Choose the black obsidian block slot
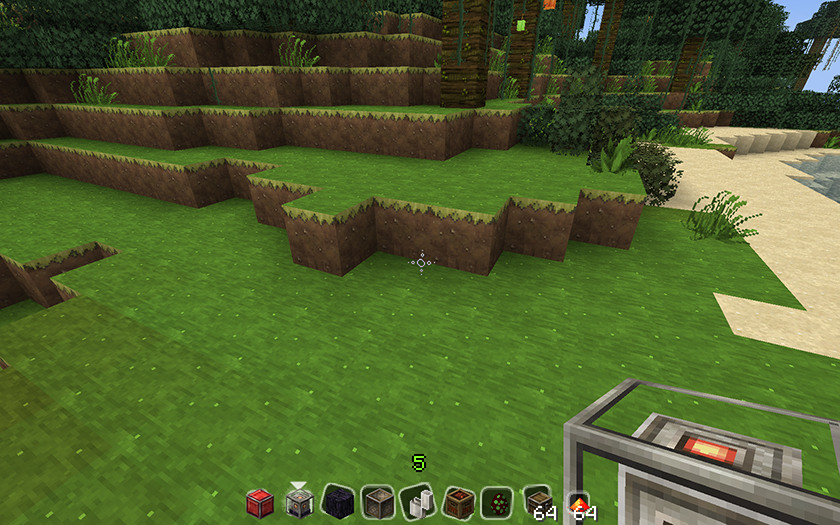This screenshot has width=840, height=525. pos(339,502)
